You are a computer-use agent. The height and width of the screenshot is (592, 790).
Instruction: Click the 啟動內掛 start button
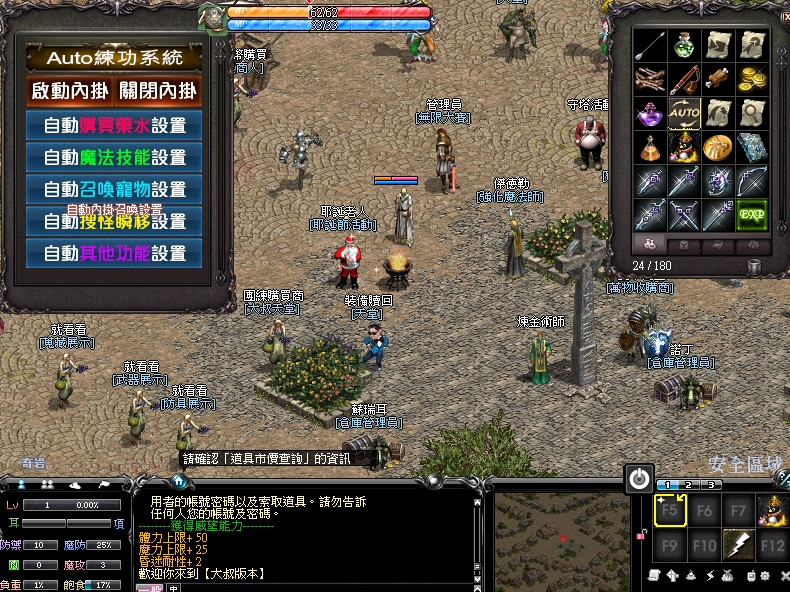69,91
